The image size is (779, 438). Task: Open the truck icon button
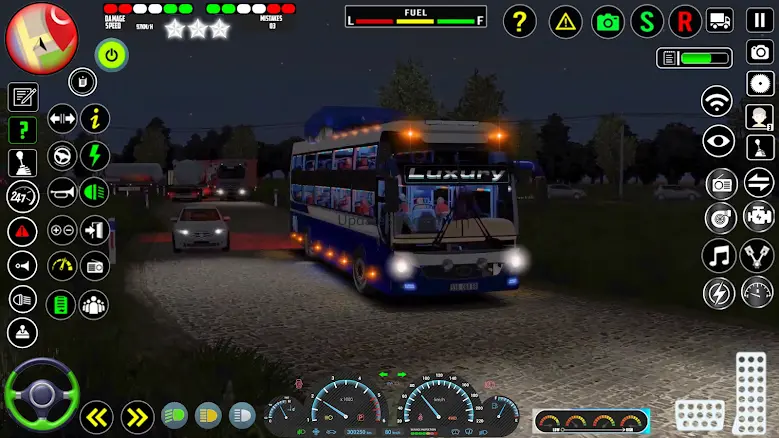pos(720,21)
